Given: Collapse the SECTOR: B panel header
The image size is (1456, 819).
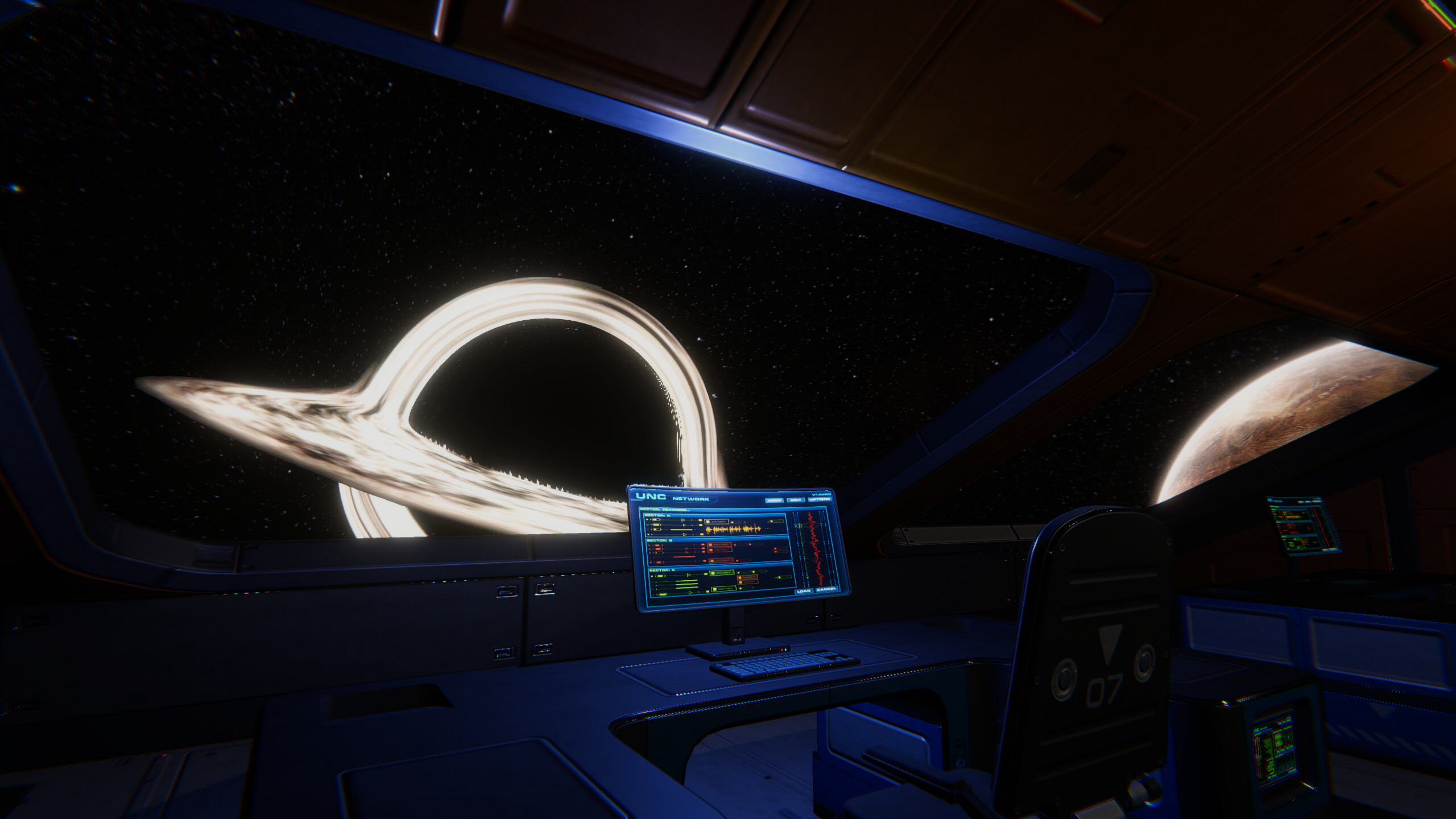Looking at the screenshot, I should click(660, 541).
